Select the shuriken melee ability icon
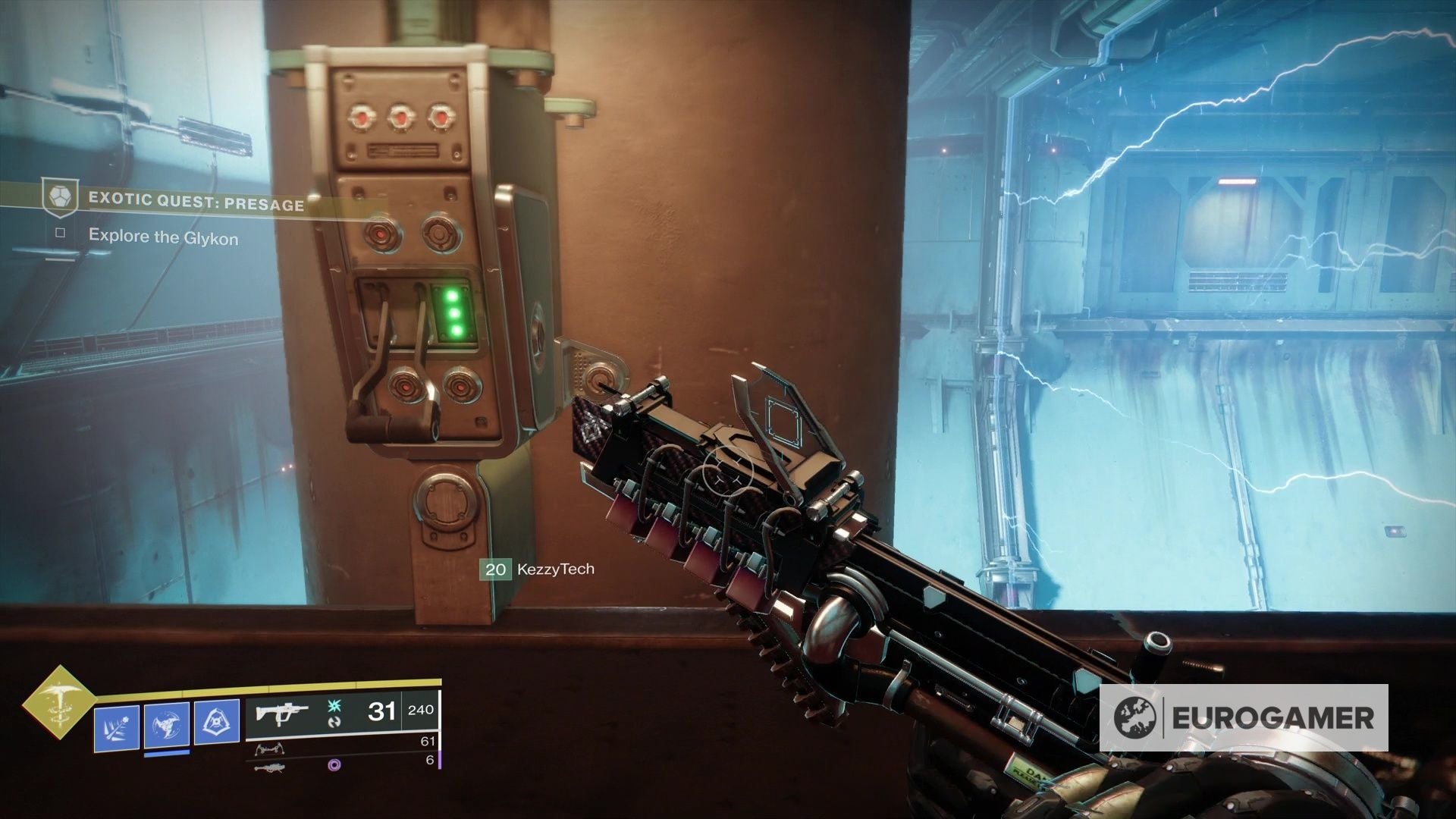 click(x=165, y=725)
